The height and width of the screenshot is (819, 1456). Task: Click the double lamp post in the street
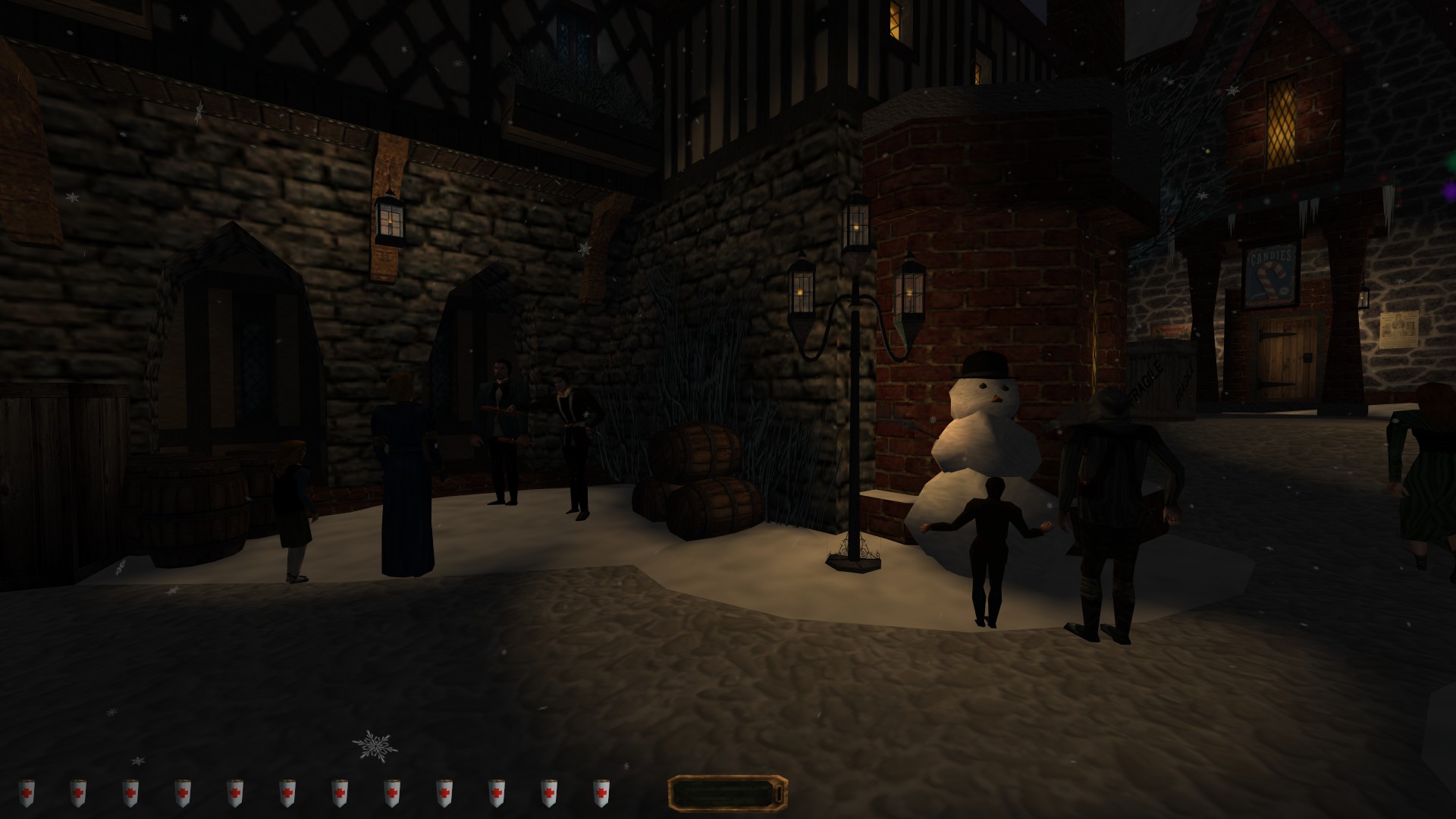pyautogui.click(x=857, y=303)
